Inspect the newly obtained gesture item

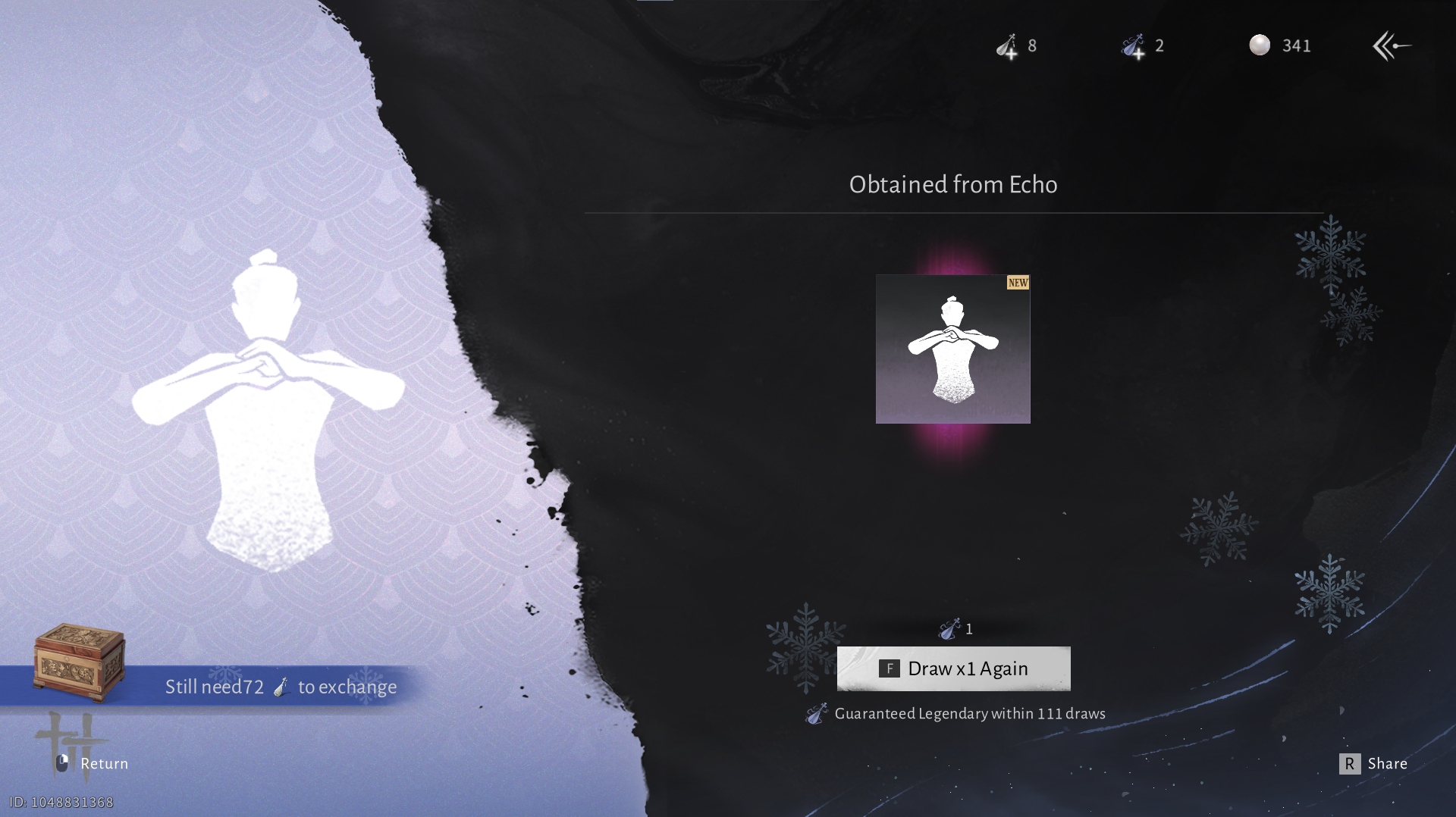pos(952,349)
